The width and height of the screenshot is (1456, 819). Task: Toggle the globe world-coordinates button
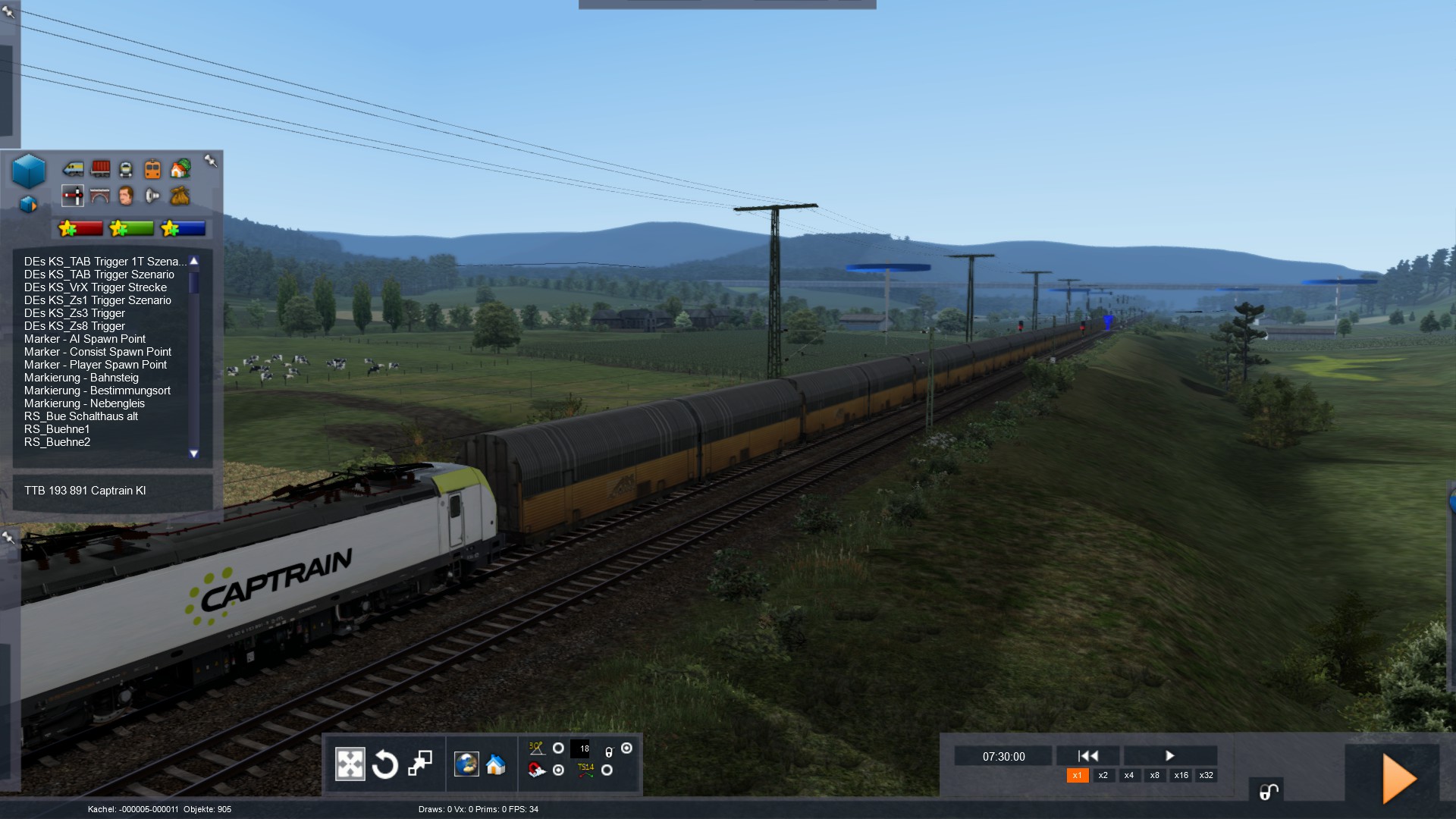click(x=466, y=764)
